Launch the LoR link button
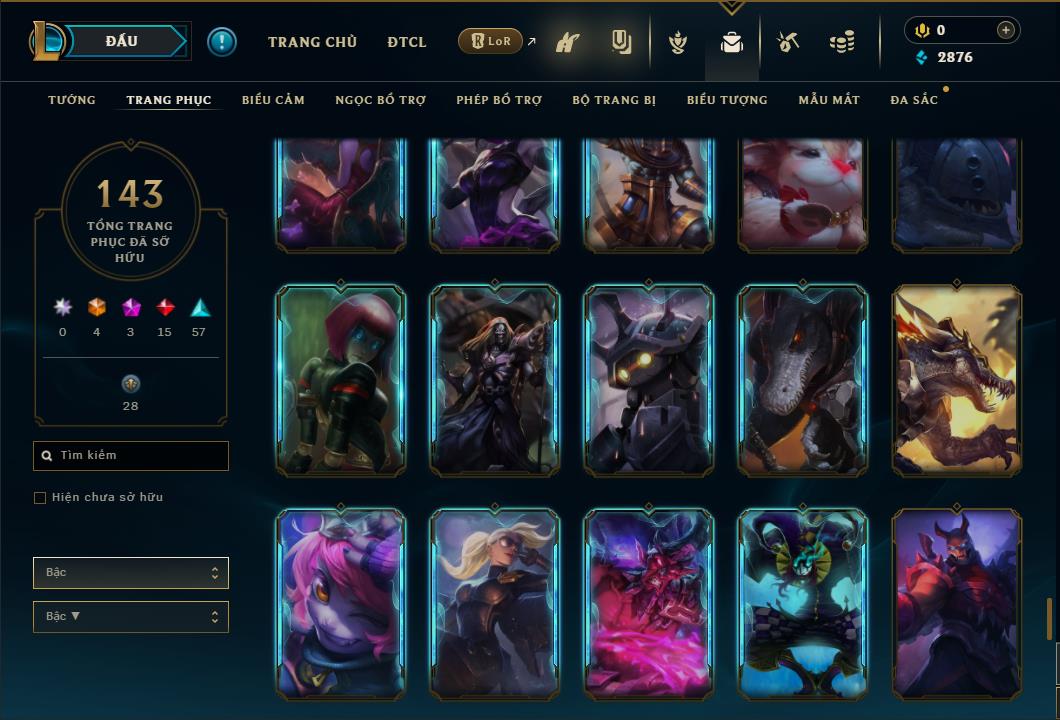The width and height of the screenshot is (1060, 720). pyautogui.click(x=491, y=41)
